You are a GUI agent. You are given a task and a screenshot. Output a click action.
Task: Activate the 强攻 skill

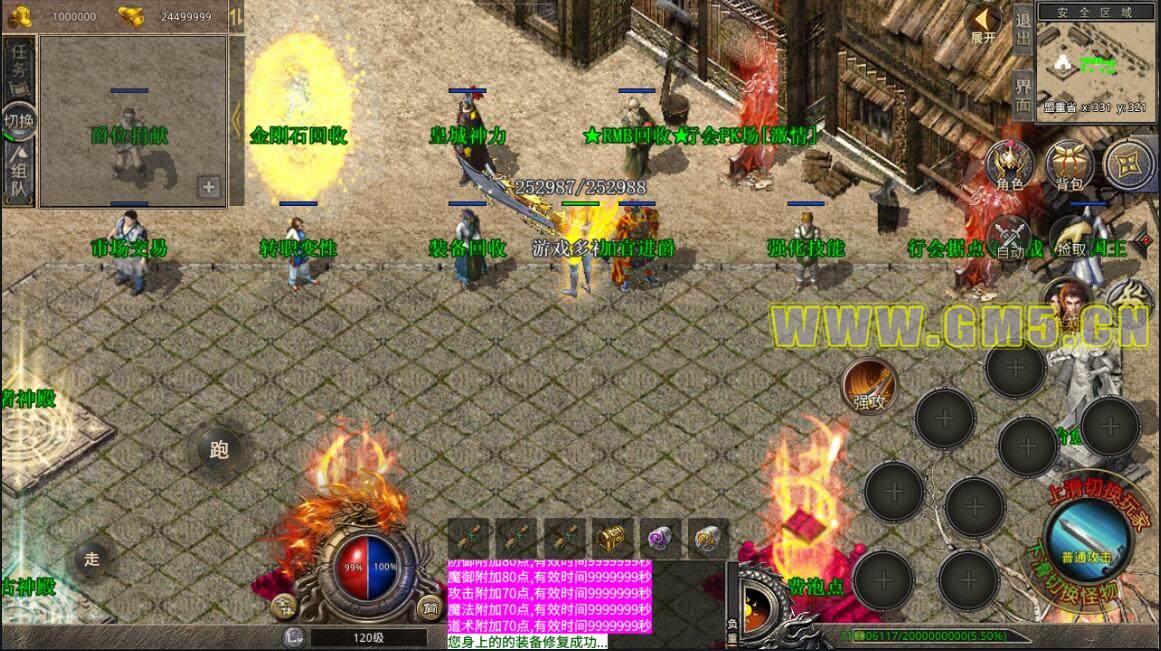868,384
